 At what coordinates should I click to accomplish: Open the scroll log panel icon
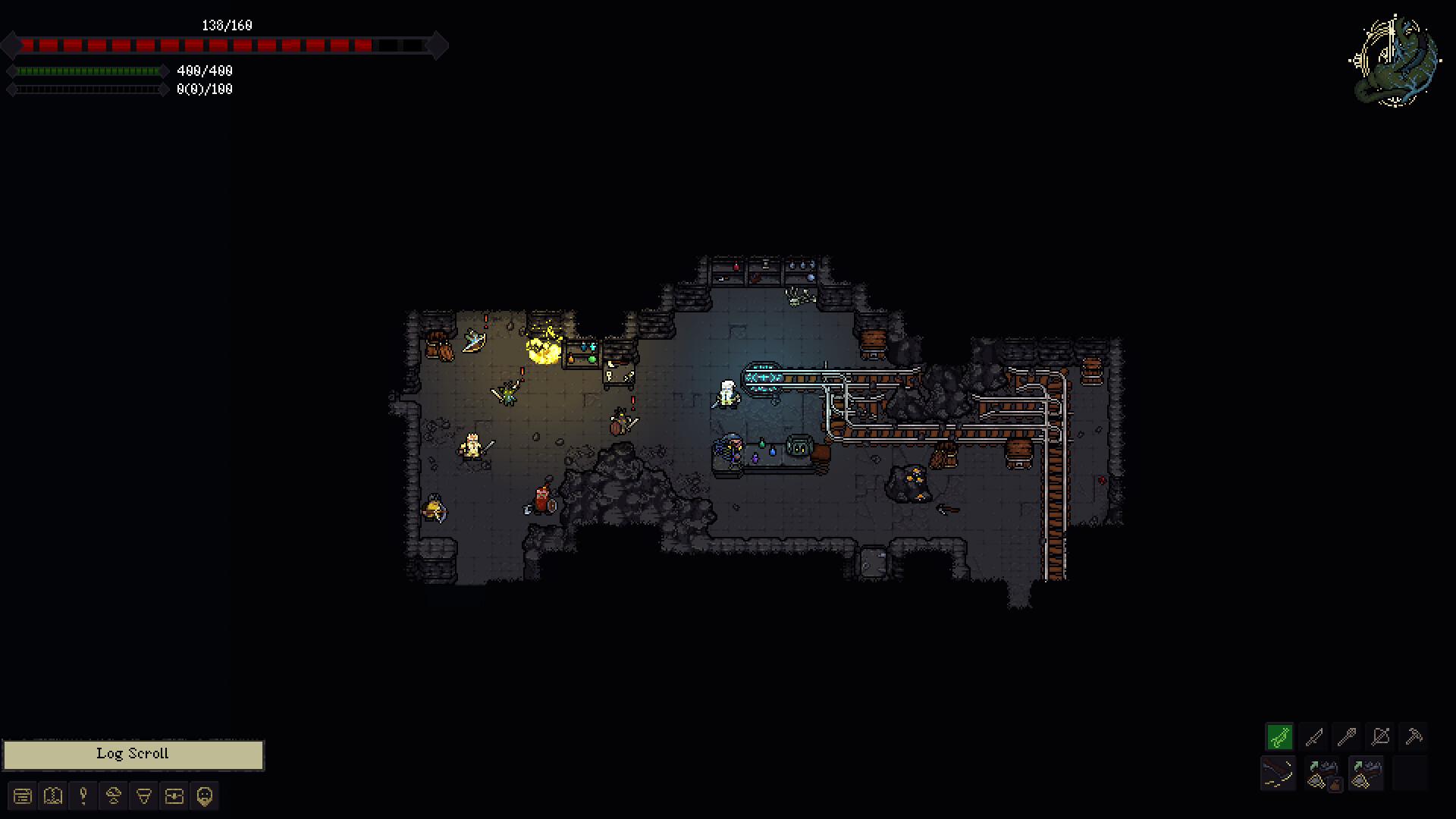pyautogui.click(x=22, y=796)
